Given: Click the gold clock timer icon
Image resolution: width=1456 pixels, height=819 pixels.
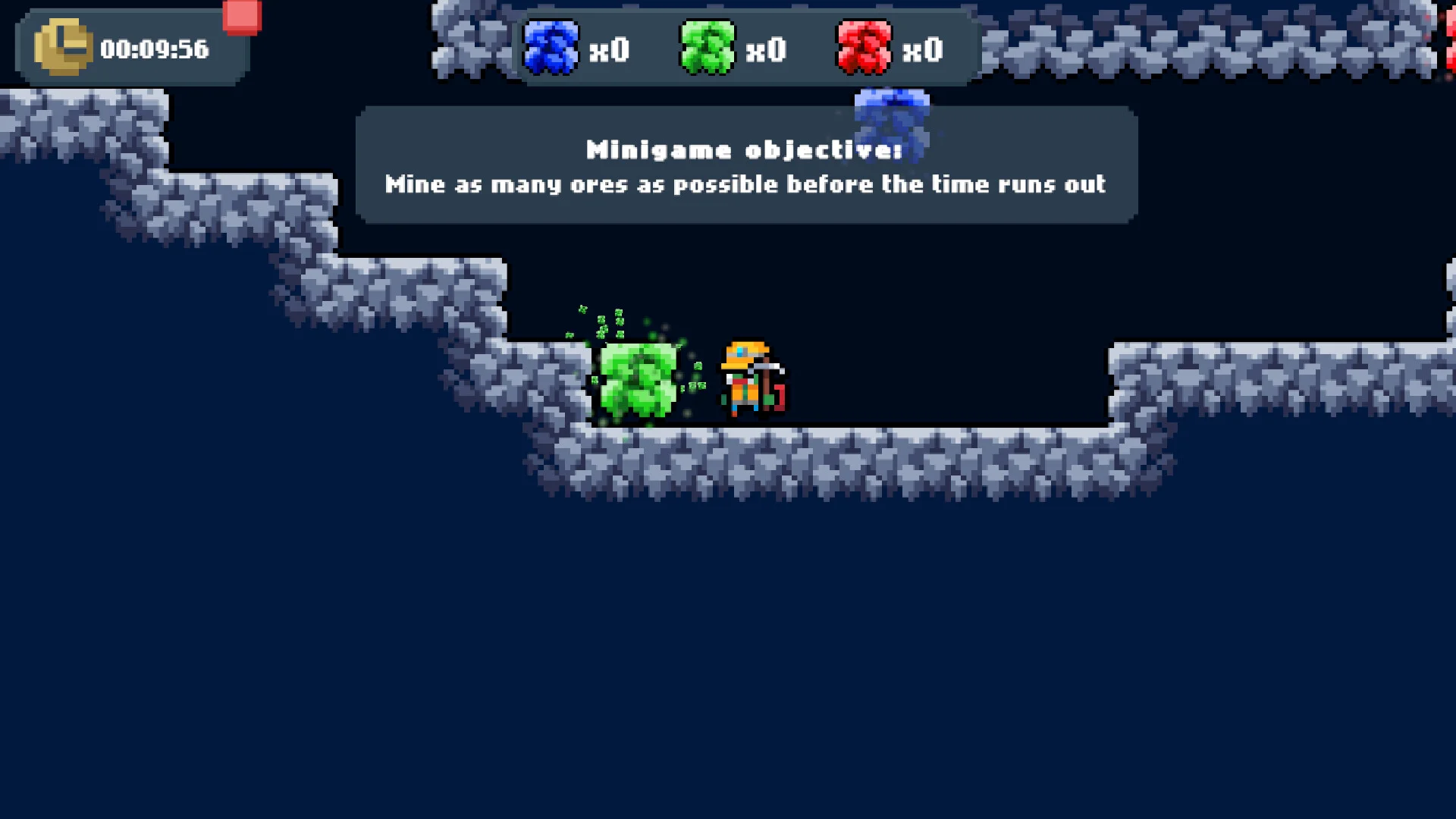Looking at the screenshot, I should [x=62, y=48].
